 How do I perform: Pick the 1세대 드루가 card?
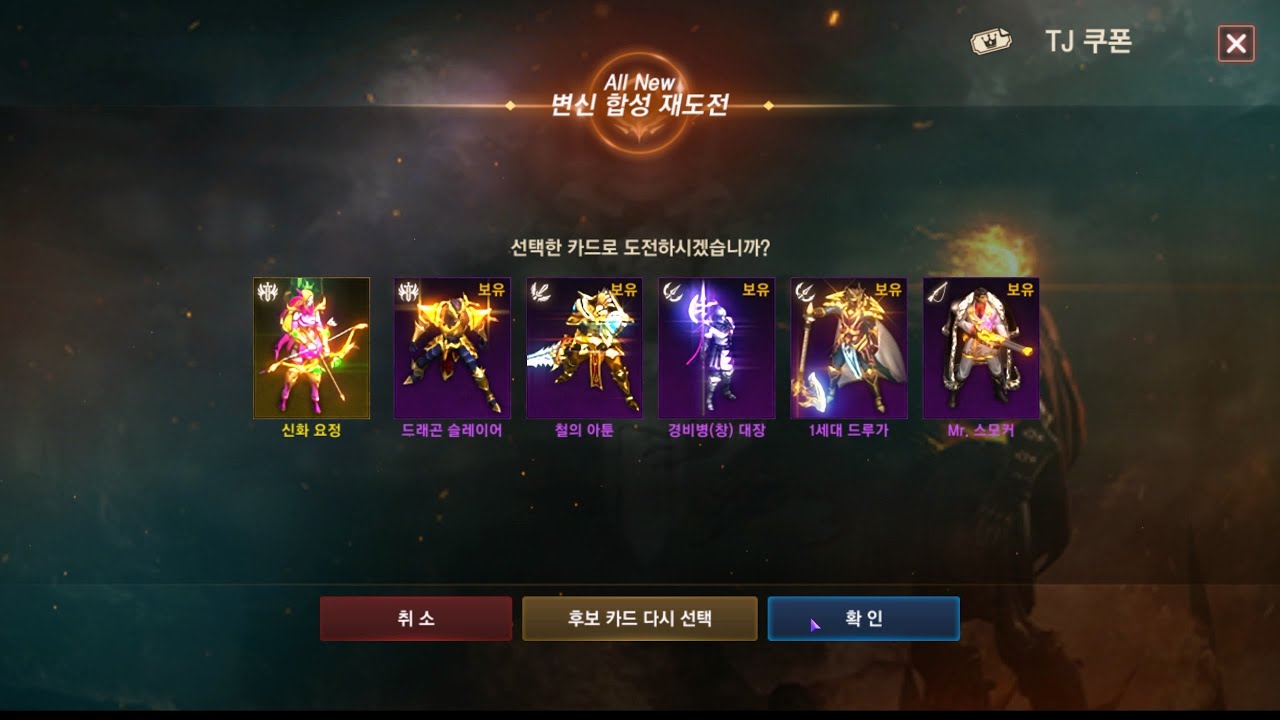(848, 348)
